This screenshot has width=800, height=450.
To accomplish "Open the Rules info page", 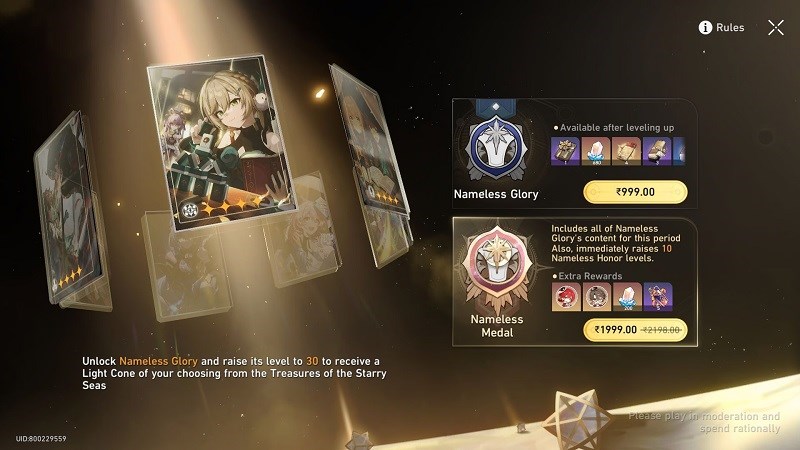I will (x=721, y=27).
